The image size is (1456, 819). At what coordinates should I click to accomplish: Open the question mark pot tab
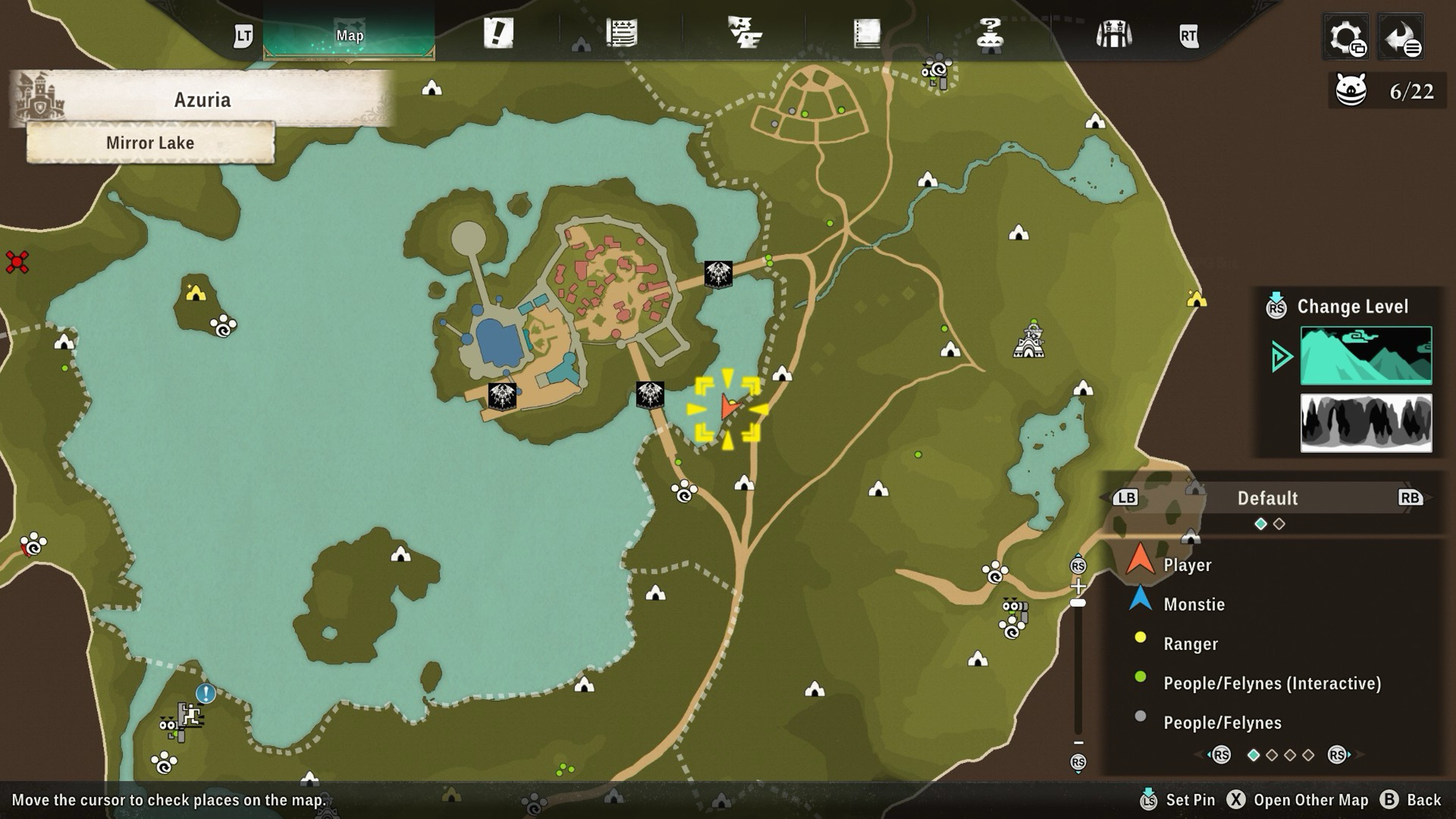pyautogui.click(x=990, y=34)
